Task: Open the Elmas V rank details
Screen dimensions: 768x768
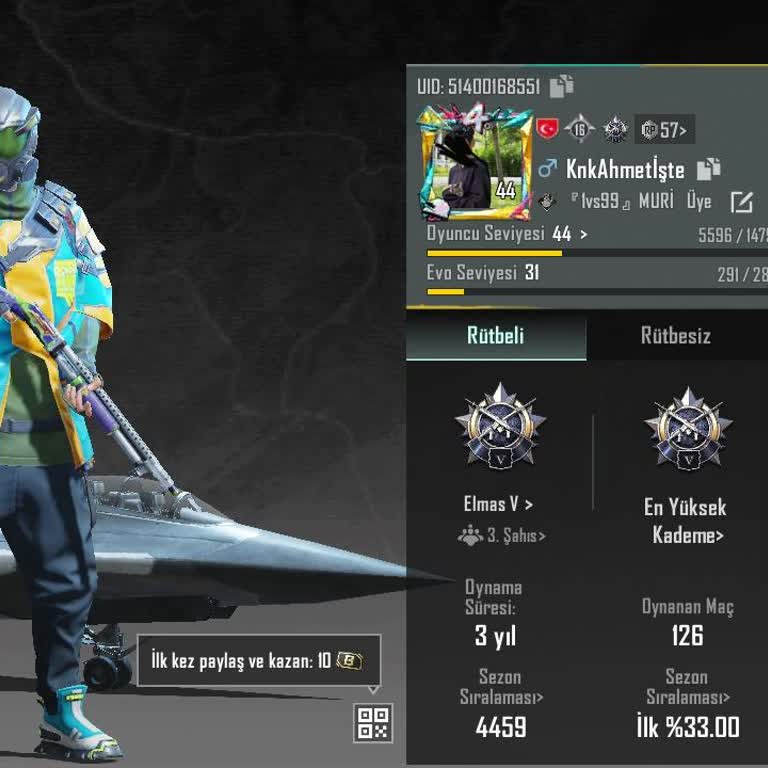Action: (x=499, y=504)
